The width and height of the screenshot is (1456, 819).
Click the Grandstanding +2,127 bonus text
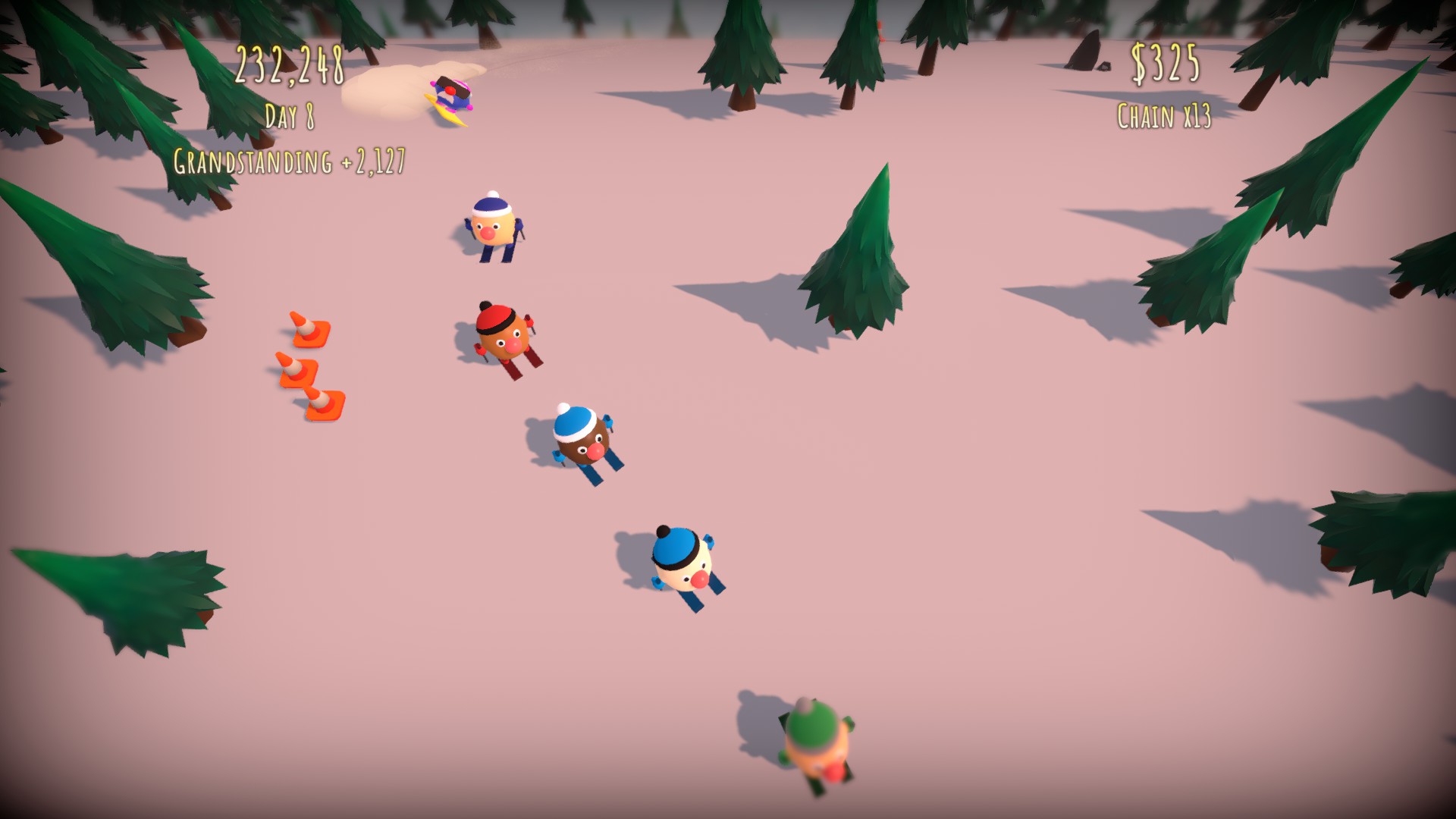(290, 161)
